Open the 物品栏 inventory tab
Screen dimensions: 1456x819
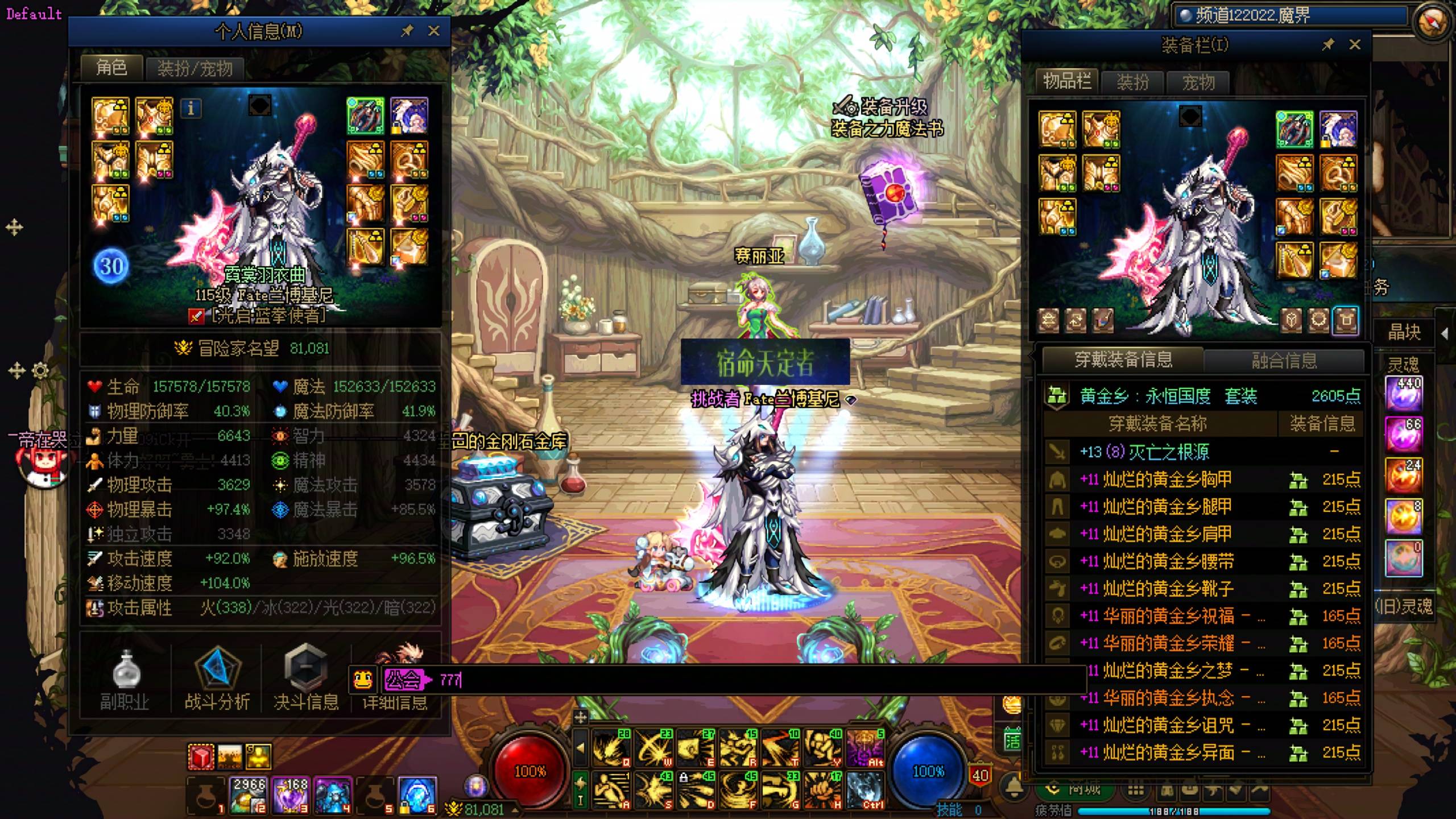(1066, 82)
